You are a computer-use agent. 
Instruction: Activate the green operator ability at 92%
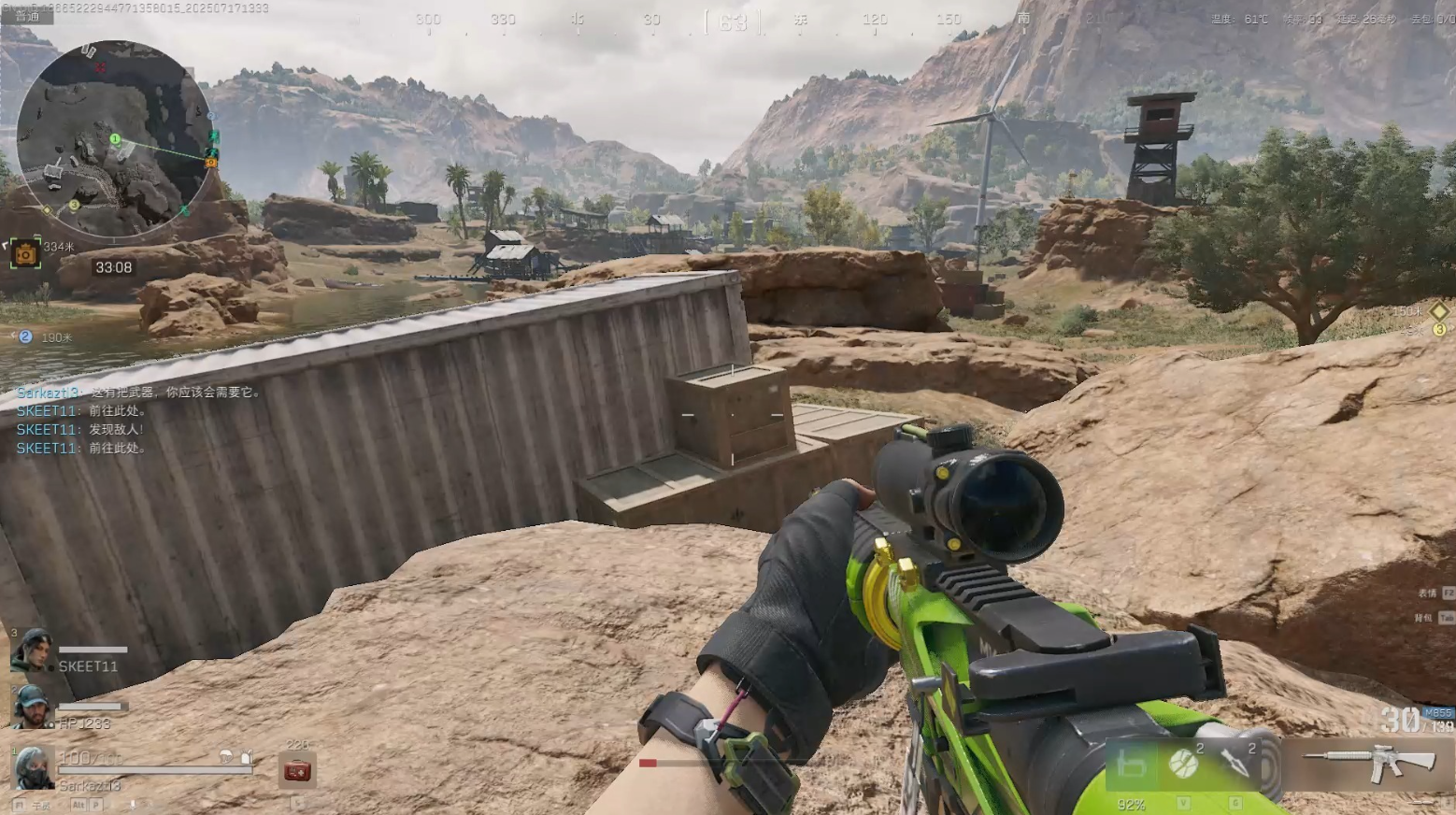tap(1131, 766)
